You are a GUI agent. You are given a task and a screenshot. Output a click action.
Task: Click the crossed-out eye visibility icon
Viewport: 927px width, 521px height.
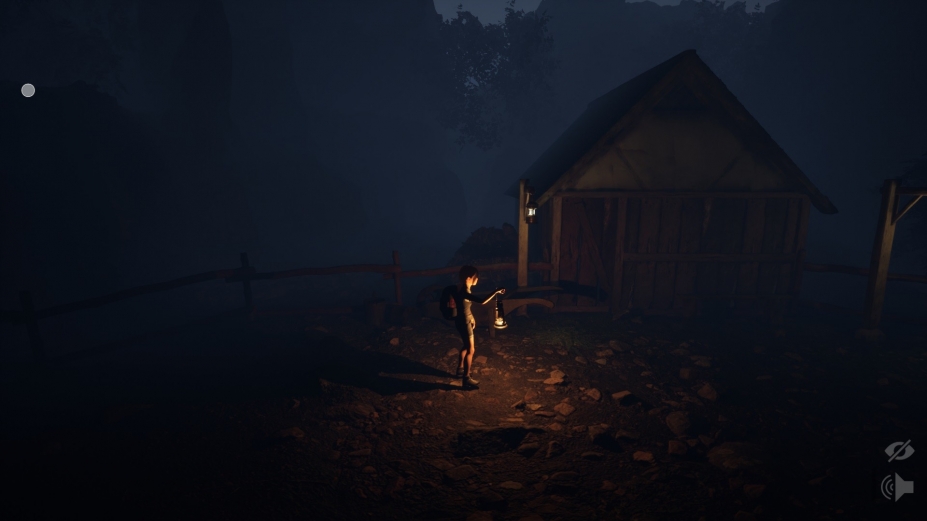[898, 451]
